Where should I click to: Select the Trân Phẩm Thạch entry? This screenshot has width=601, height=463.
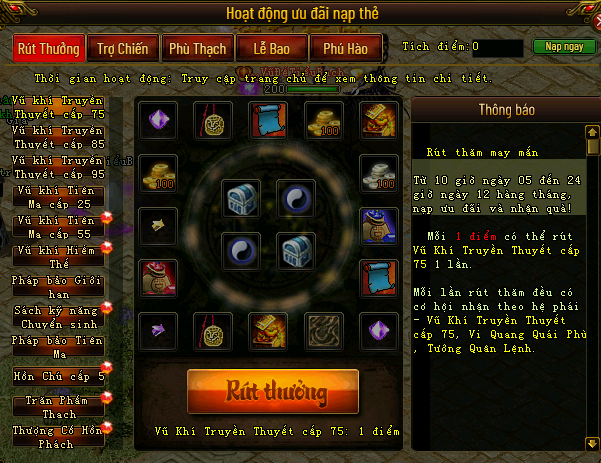point(60,407)
